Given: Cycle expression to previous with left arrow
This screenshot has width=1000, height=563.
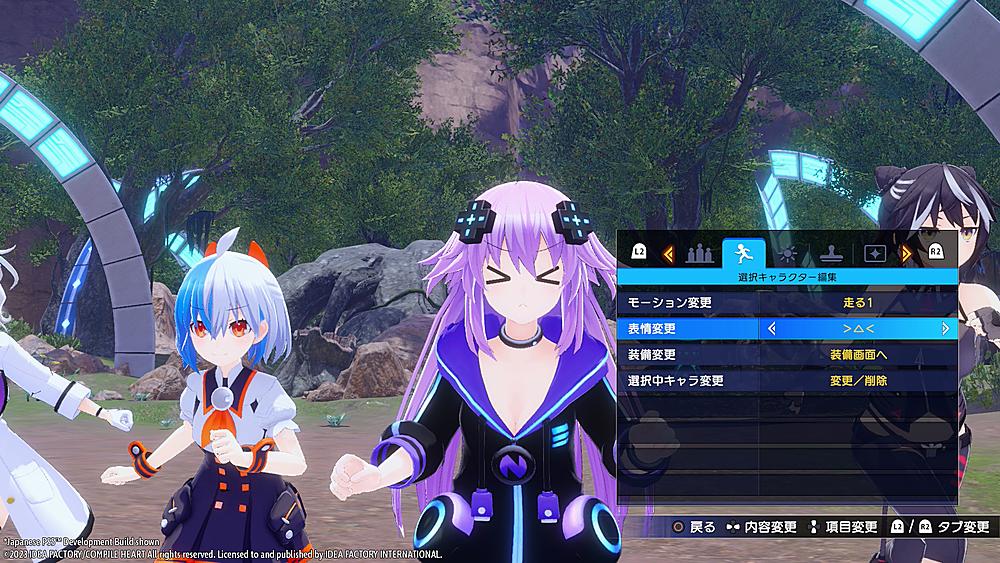Looking at the screenshot, I should coord(772,328).
